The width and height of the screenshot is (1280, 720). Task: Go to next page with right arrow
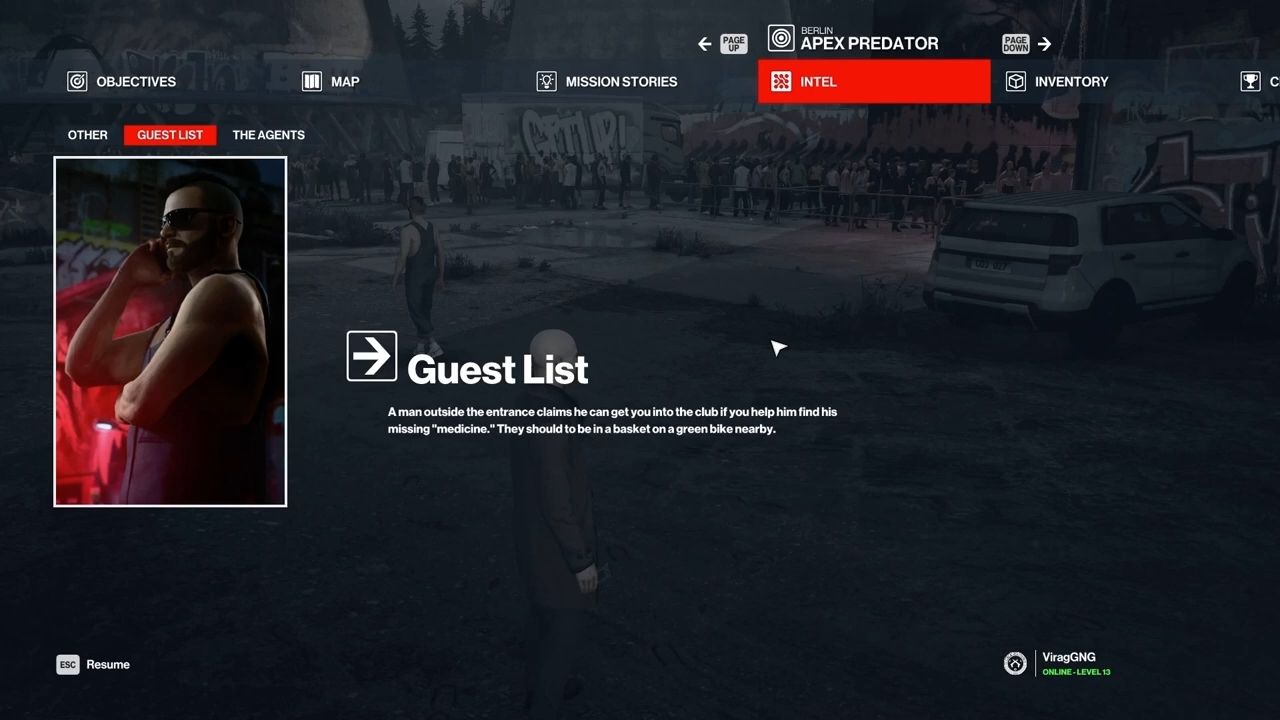(1044, 44)
